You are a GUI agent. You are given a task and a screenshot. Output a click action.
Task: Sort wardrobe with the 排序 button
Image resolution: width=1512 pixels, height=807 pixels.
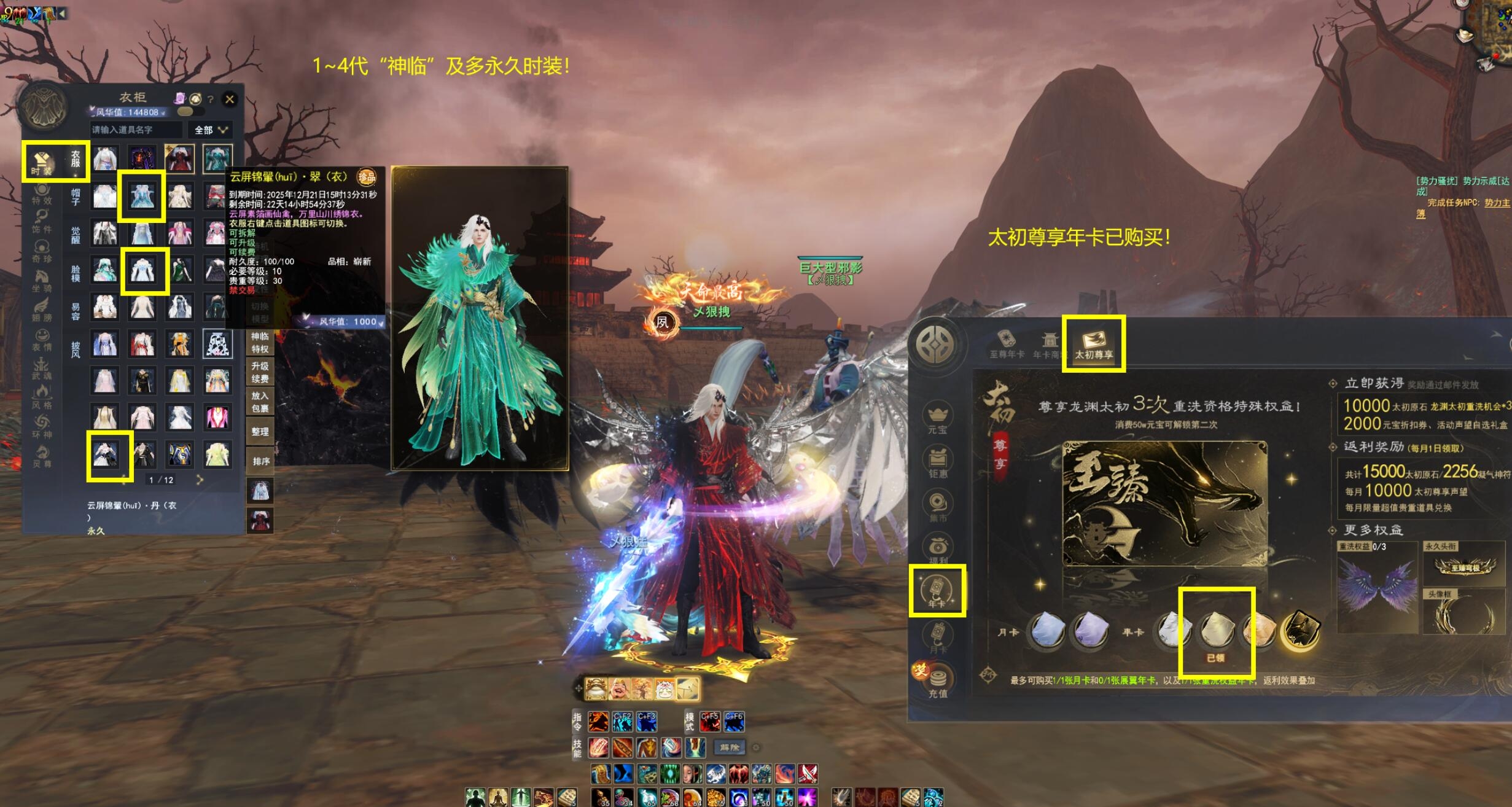[x=260, y=461]
